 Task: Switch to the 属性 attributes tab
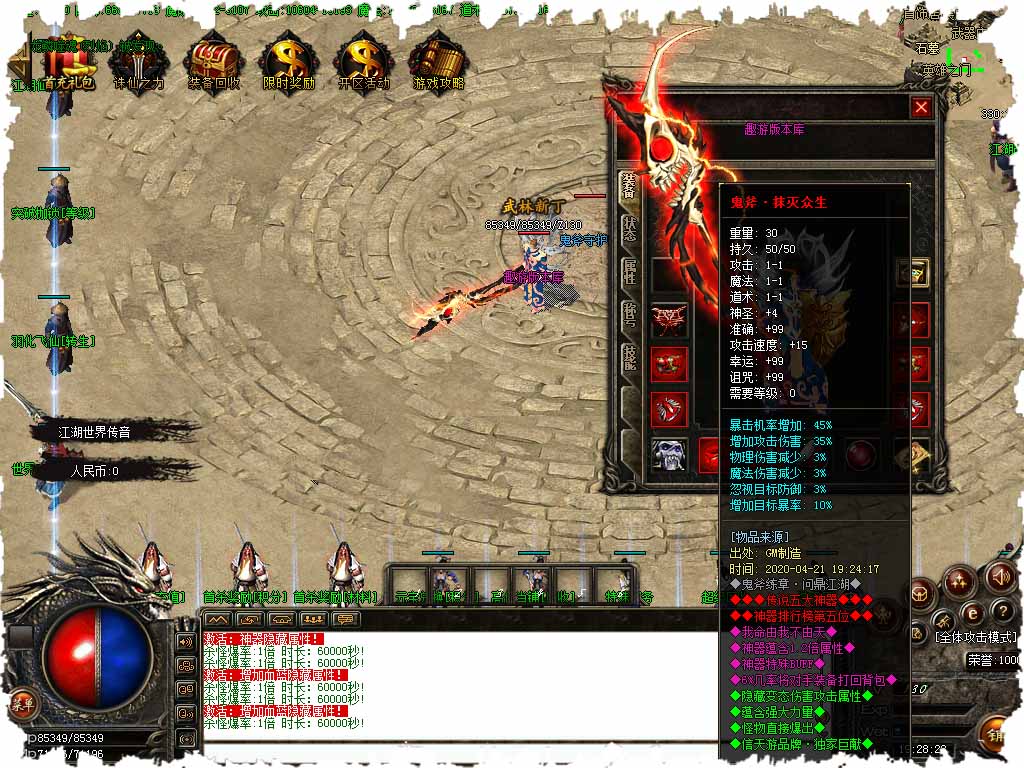point(629,272)
